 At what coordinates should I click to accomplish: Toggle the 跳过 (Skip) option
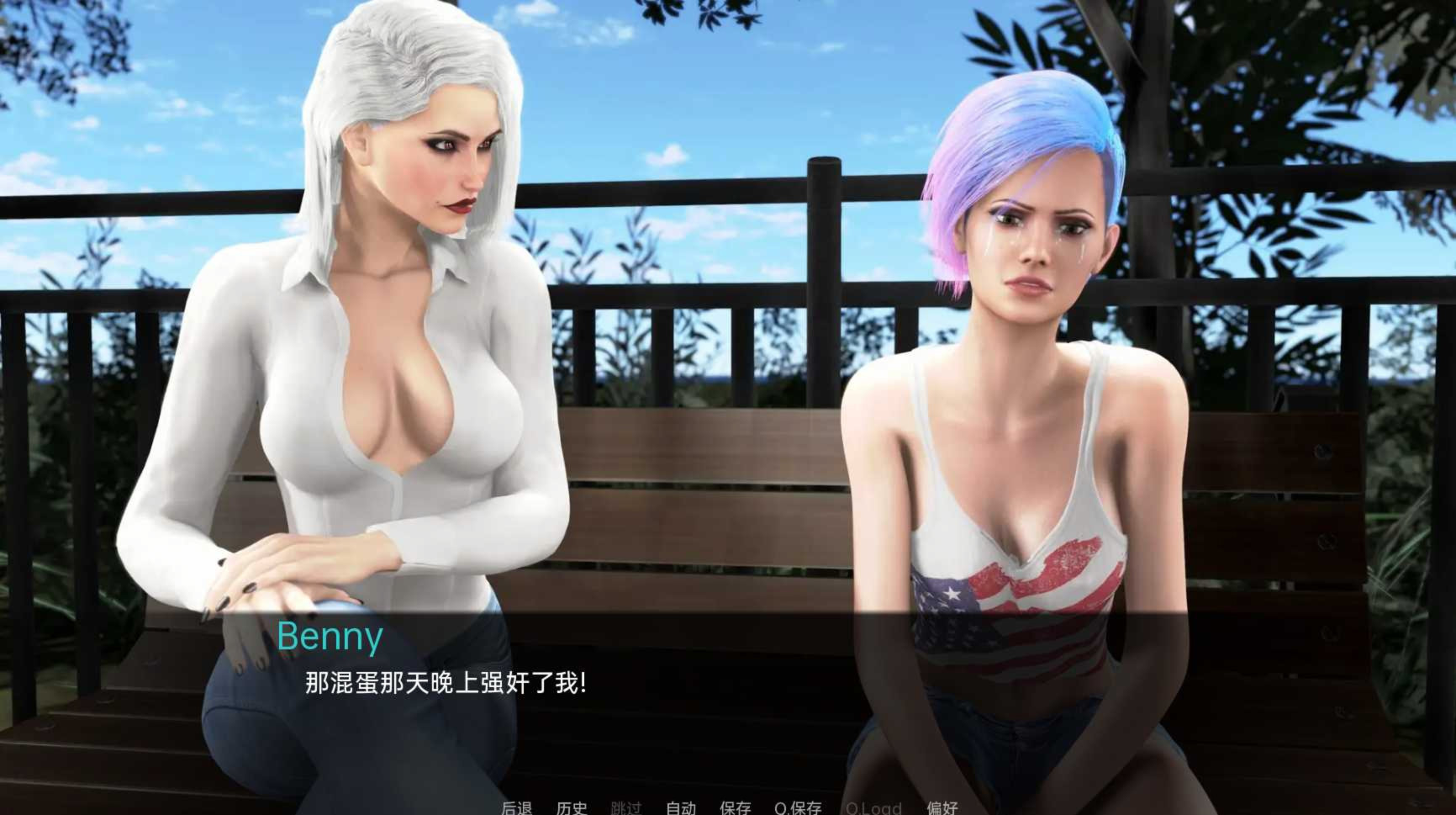coord(626,807)
